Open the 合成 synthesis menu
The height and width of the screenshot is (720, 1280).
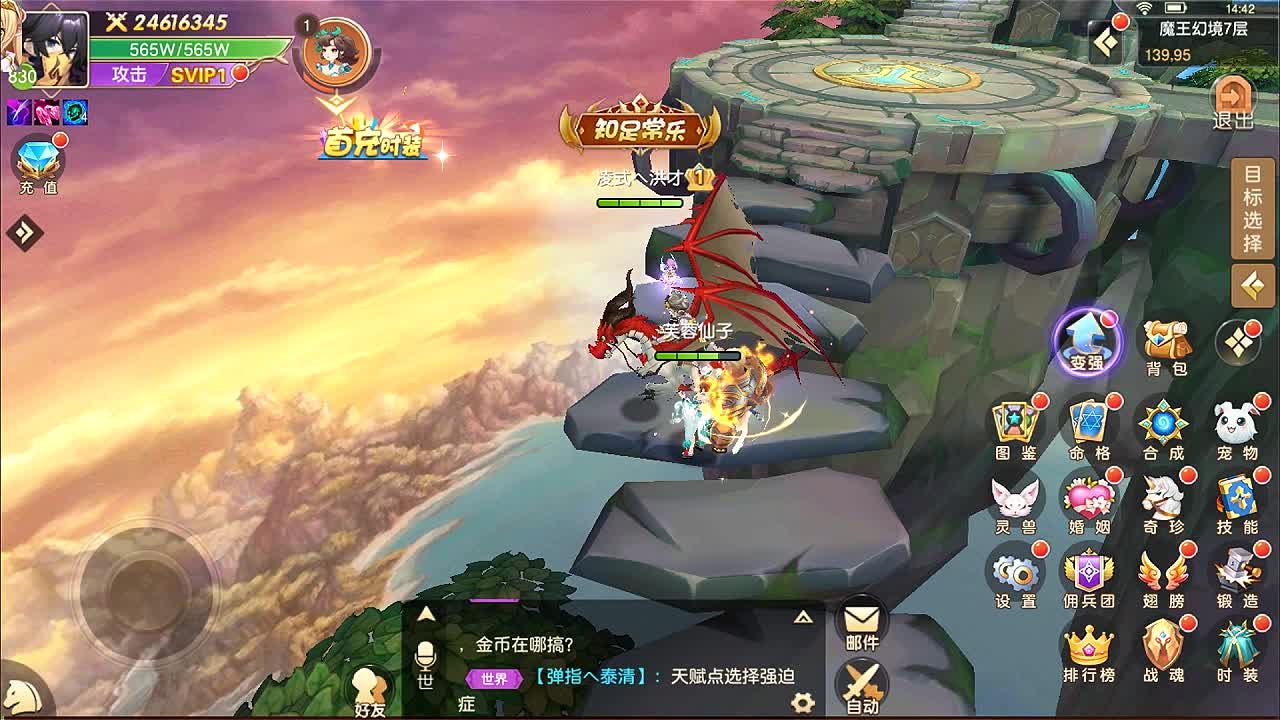[1163, 428]
